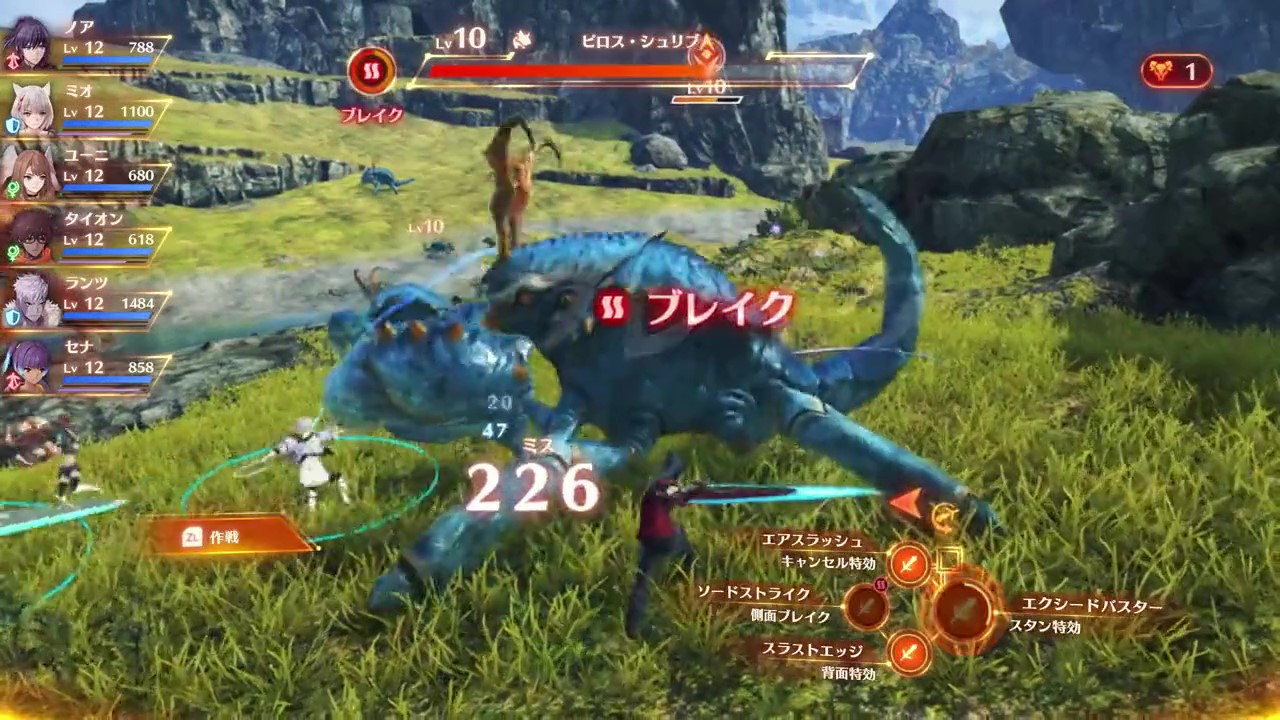Pick Lanz's portrait in party list
Image resolution: width=1280 pixels, height=720 pixels.
(32, 301)
